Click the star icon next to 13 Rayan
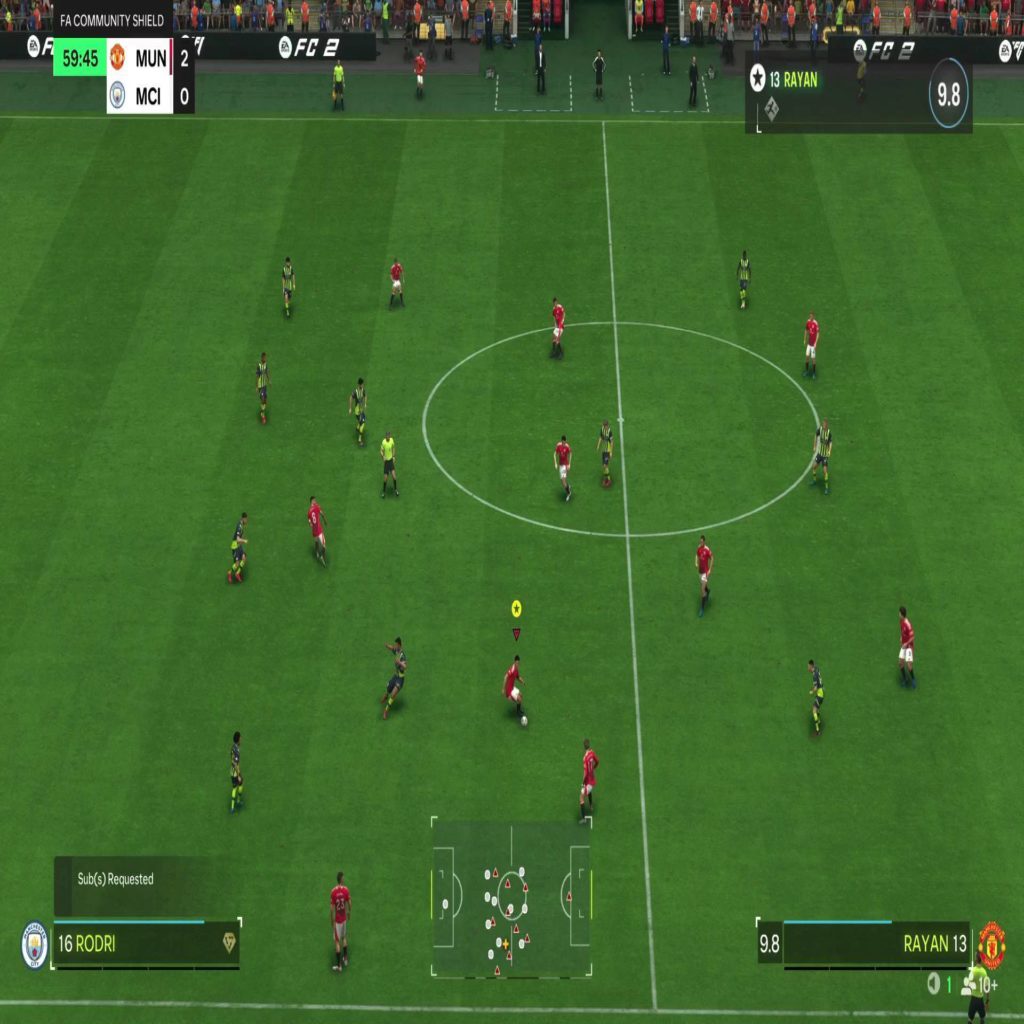Viewport: 1024px width, 1024px height. 758,80
